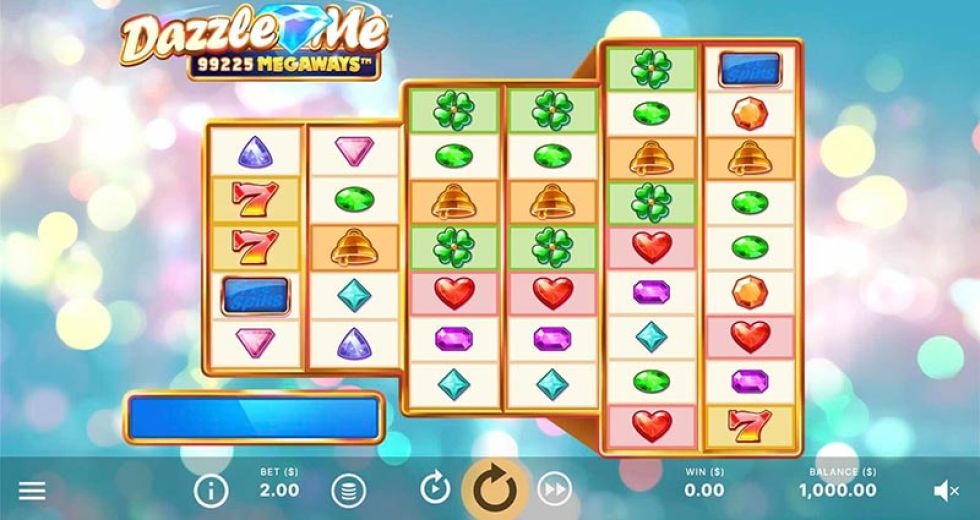Toggle the sound speaker icon

click(945, 490)
